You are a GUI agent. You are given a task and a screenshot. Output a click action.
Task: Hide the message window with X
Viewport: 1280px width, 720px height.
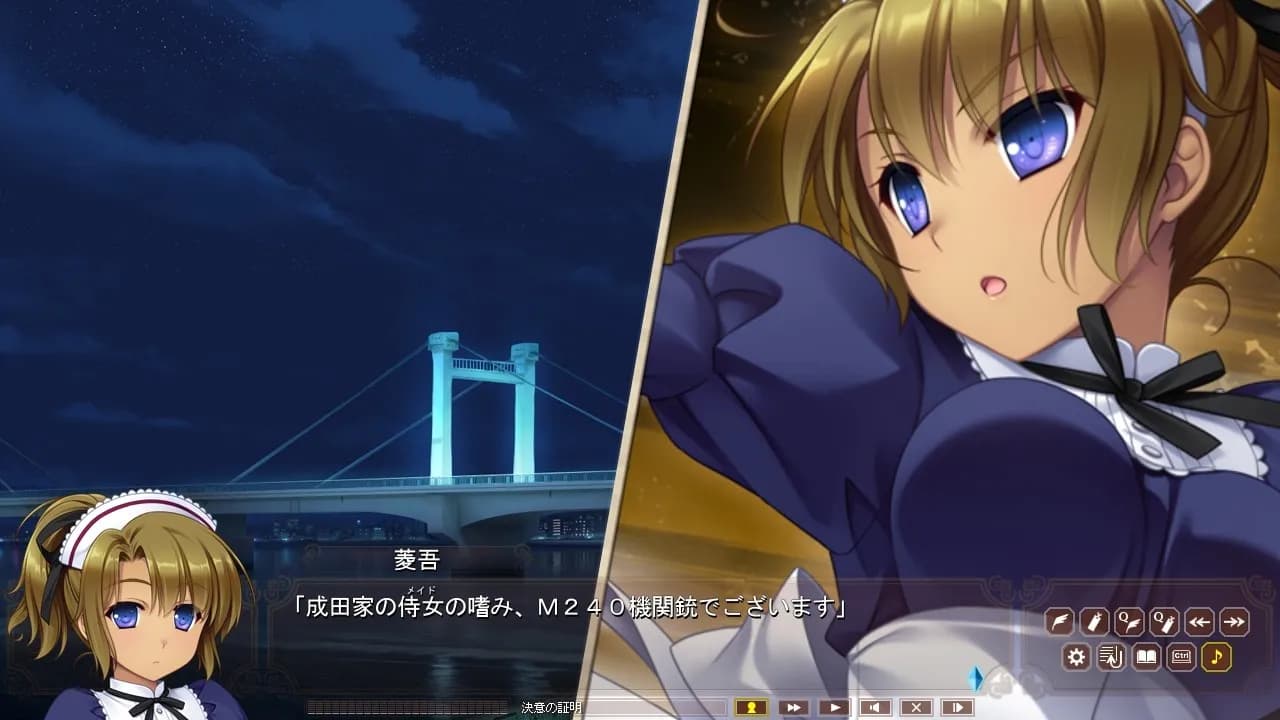pyautogui.click(x=916, y=707)
